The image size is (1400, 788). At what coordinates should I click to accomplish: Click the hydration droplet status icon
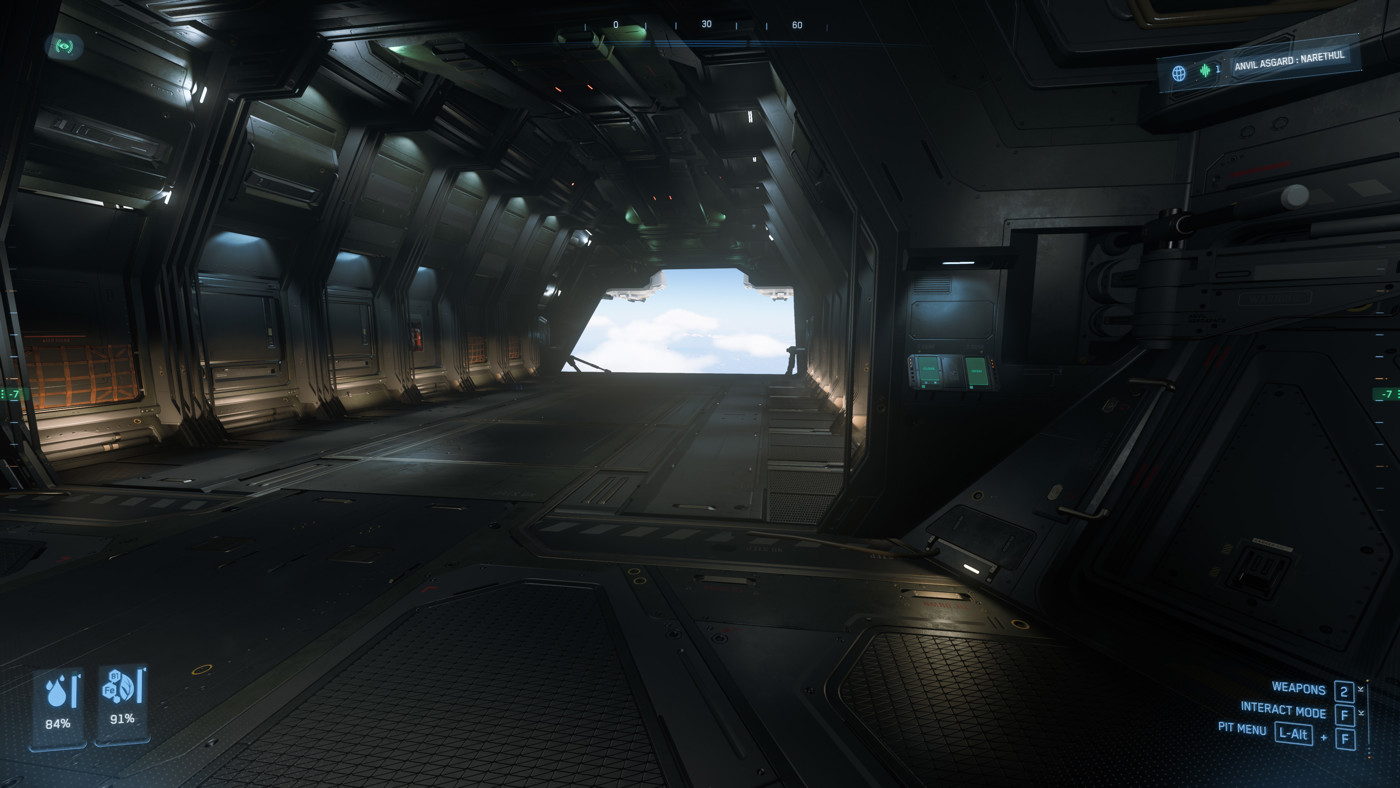pos(57,693)
